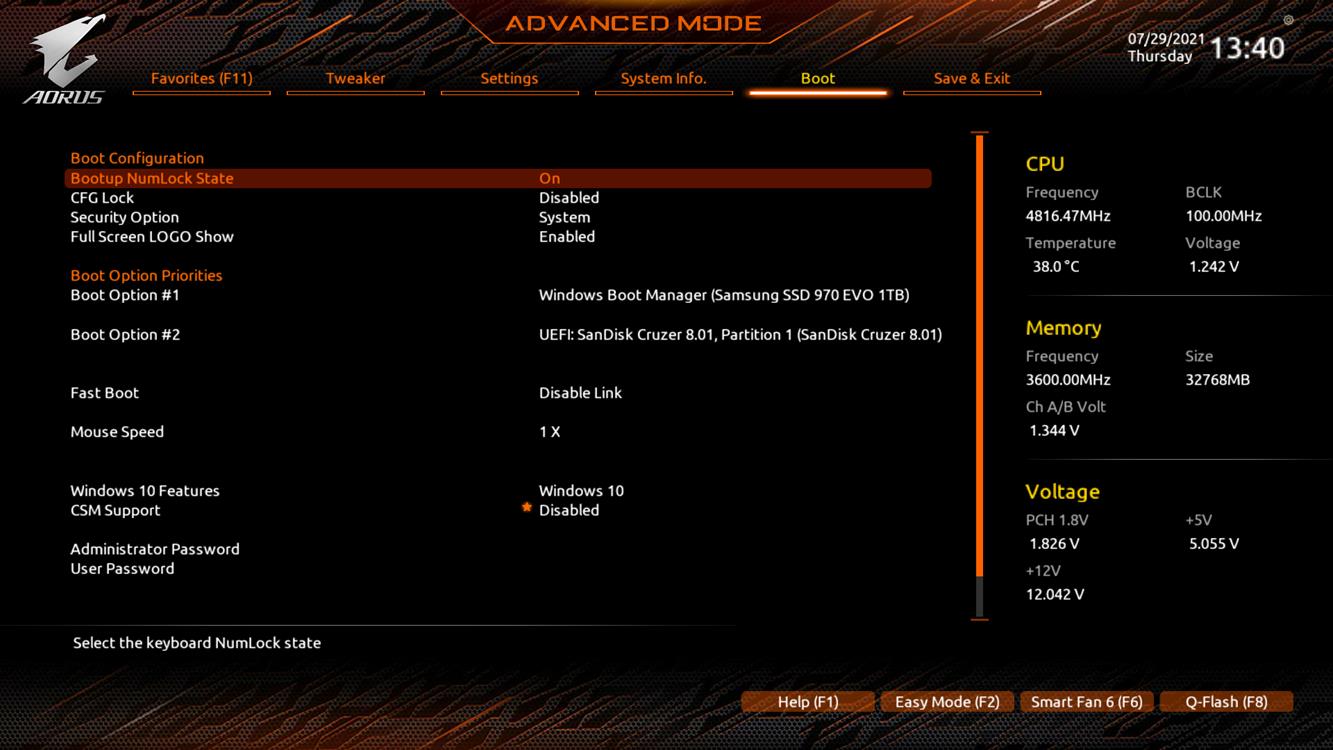The height and width of the screenshot is (750, 1333).
Task: Select the CSM Support option
Action: coord(115,510)
